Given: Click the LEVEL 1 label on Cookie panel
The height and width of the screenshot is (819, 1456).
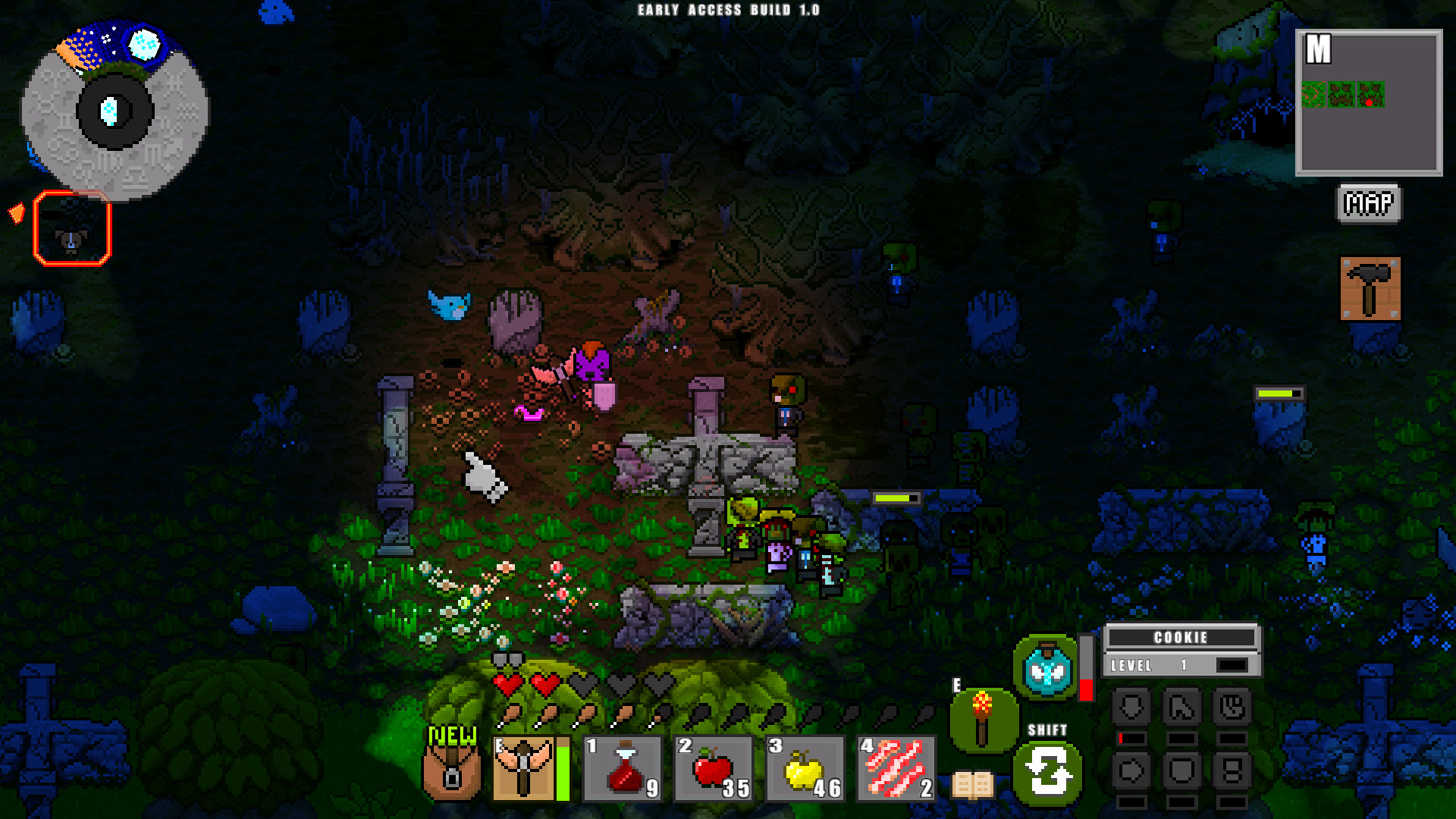Looking at the screenshot, I should tap(1131, 665).
